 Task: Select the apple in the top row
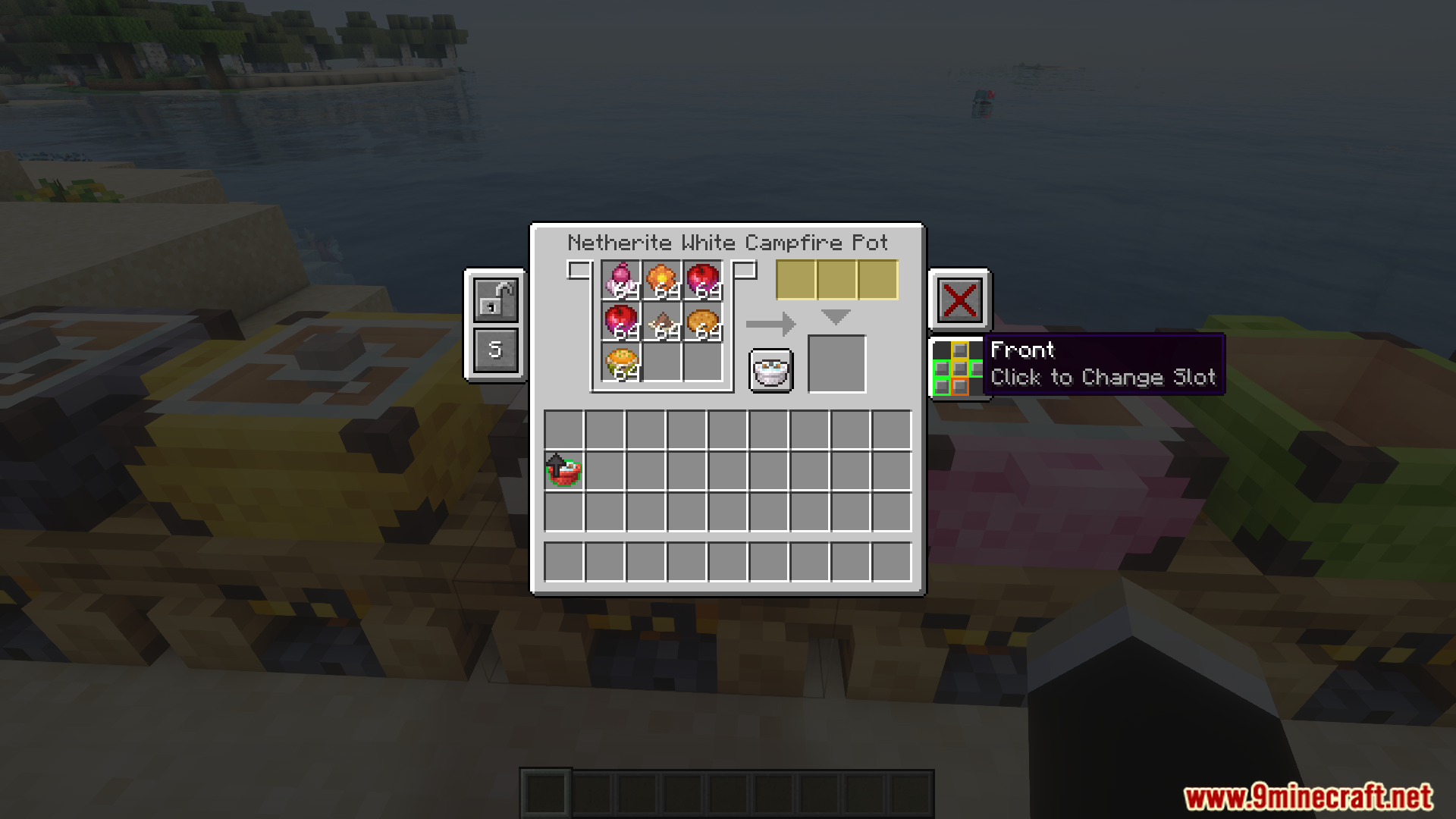click(x=704, y=279)
